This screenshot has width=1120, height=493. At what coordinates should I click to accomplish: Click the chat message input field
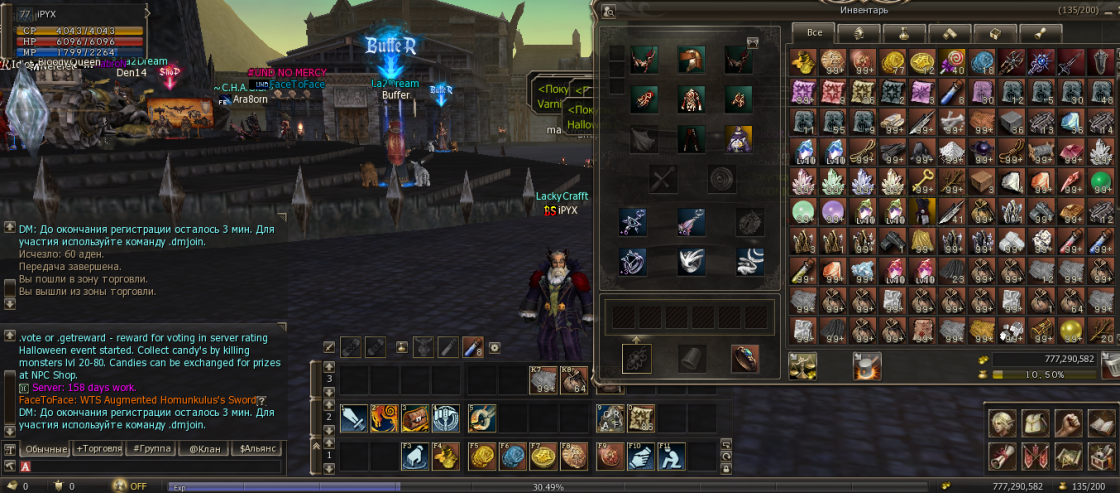(x=150, y=466)
